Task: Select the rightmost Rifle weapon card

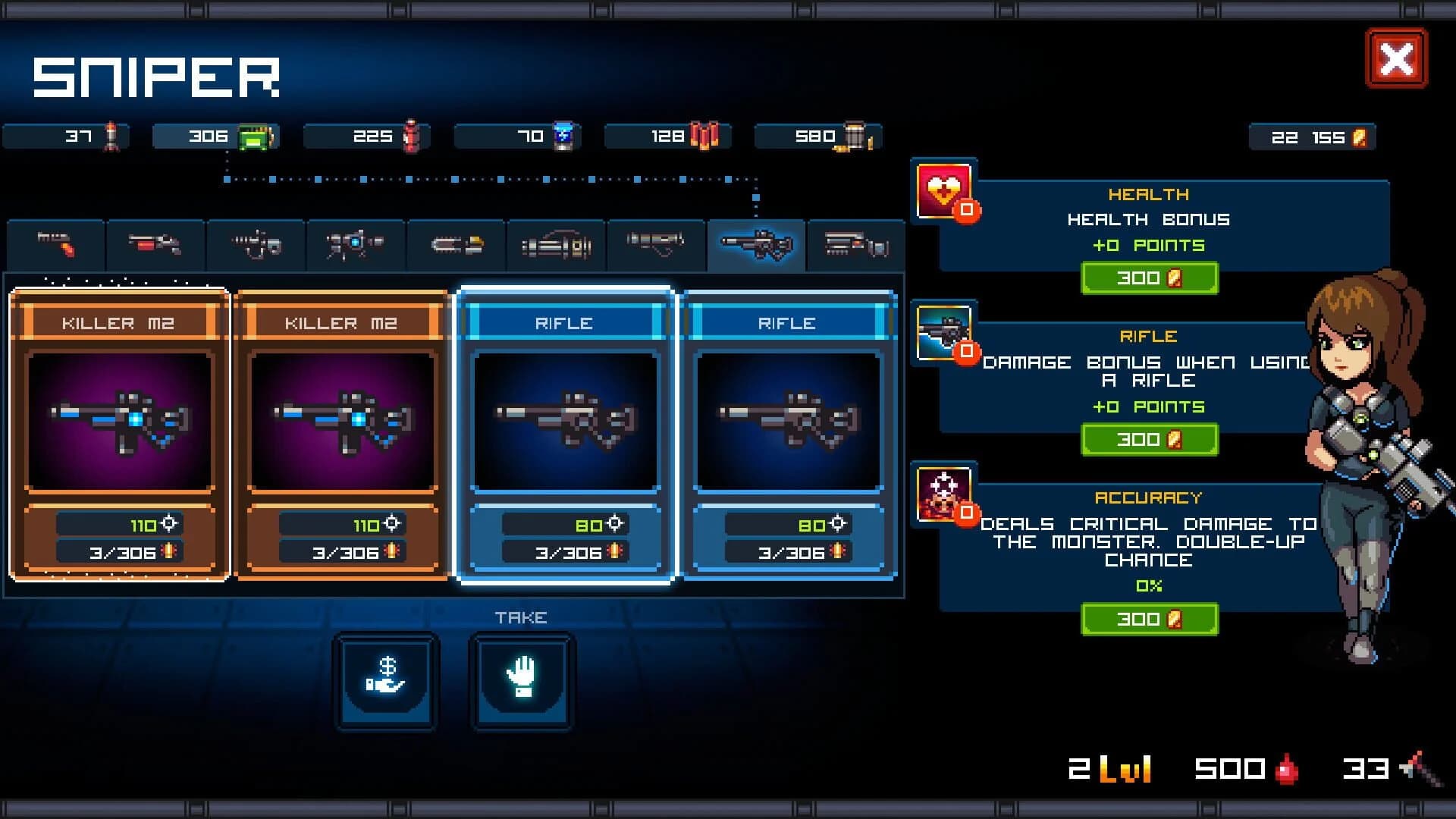Action: pyautogui.click(x=789, y=432)
